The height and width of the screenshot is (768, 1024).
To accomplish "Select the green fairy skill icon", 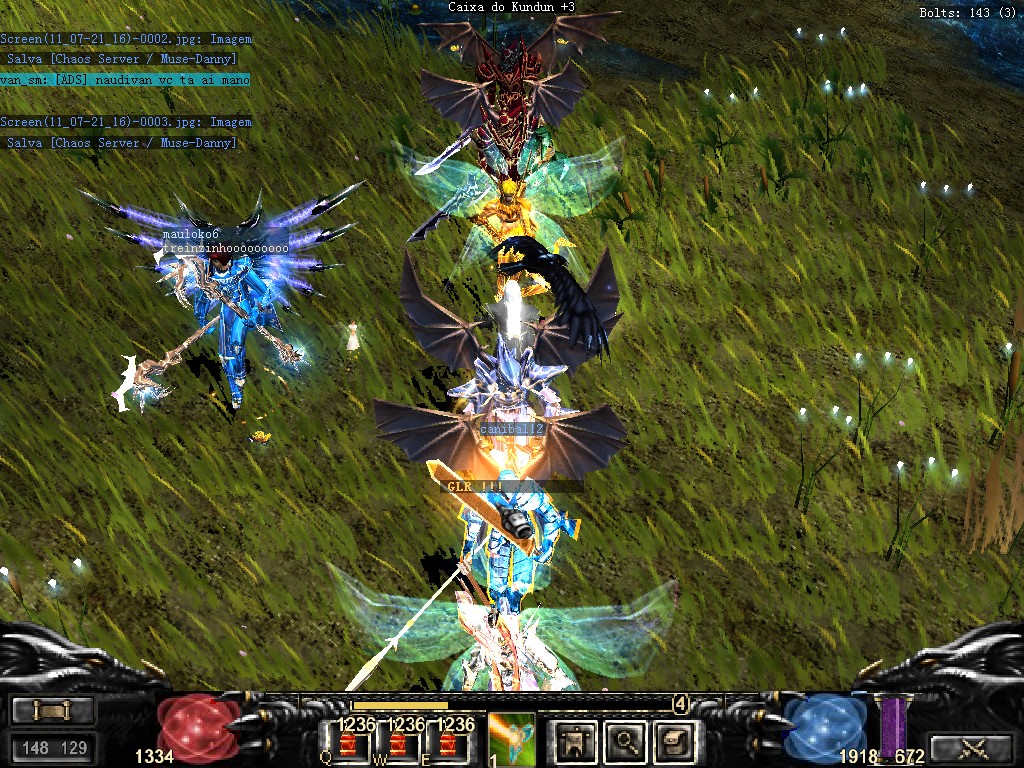I will point(513,738).
